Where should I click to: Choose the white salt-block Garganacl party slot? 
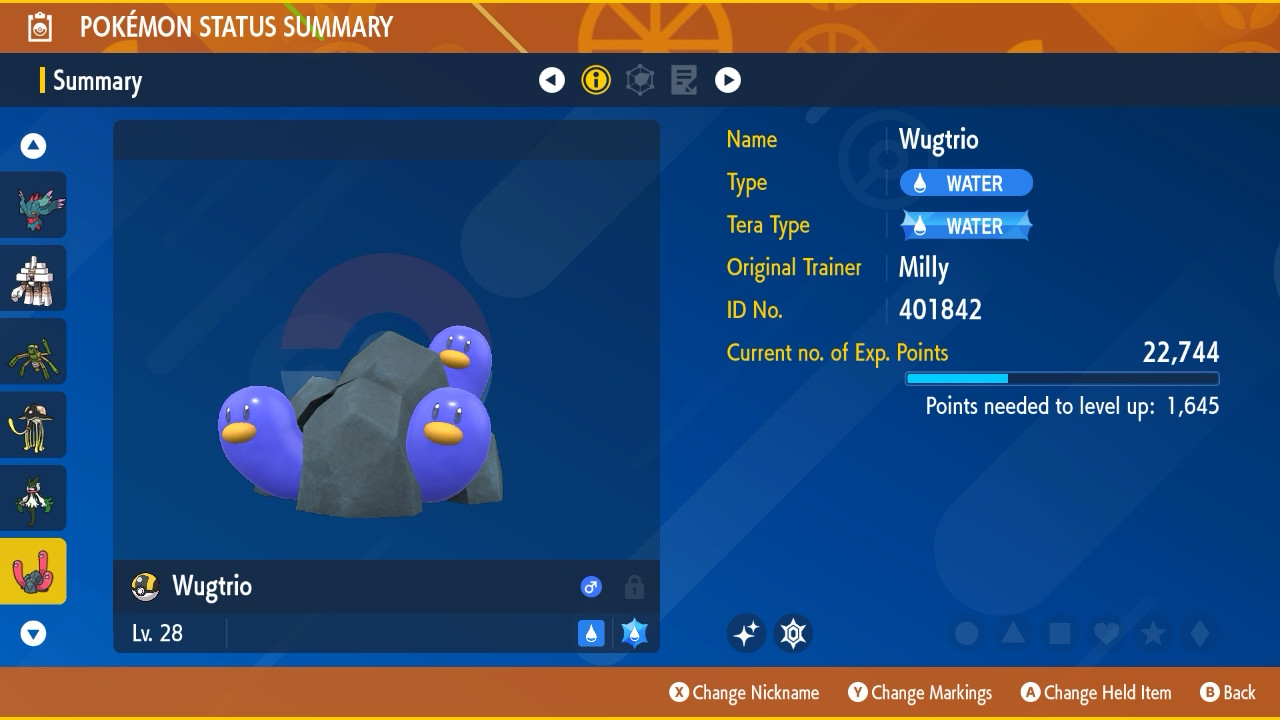pyautogui.click(x=34, y=278)
